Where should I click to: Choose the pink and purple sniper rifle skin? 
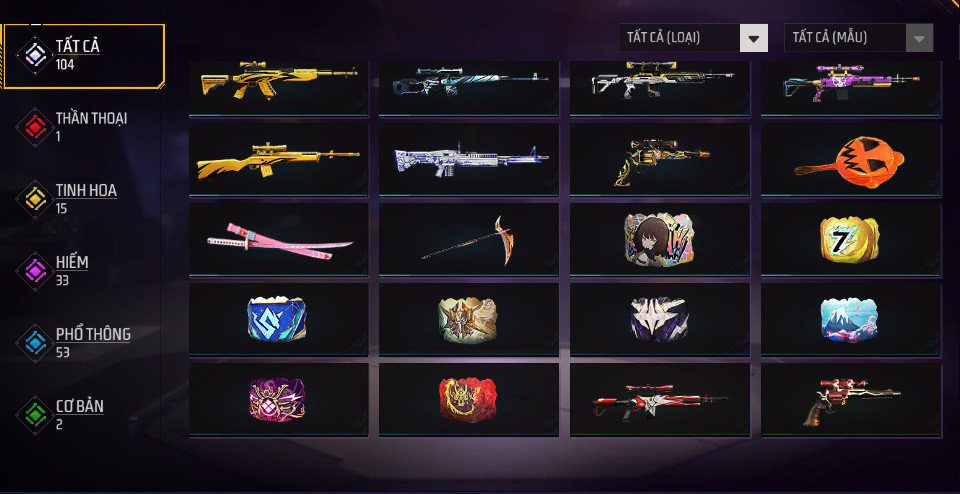850,86
